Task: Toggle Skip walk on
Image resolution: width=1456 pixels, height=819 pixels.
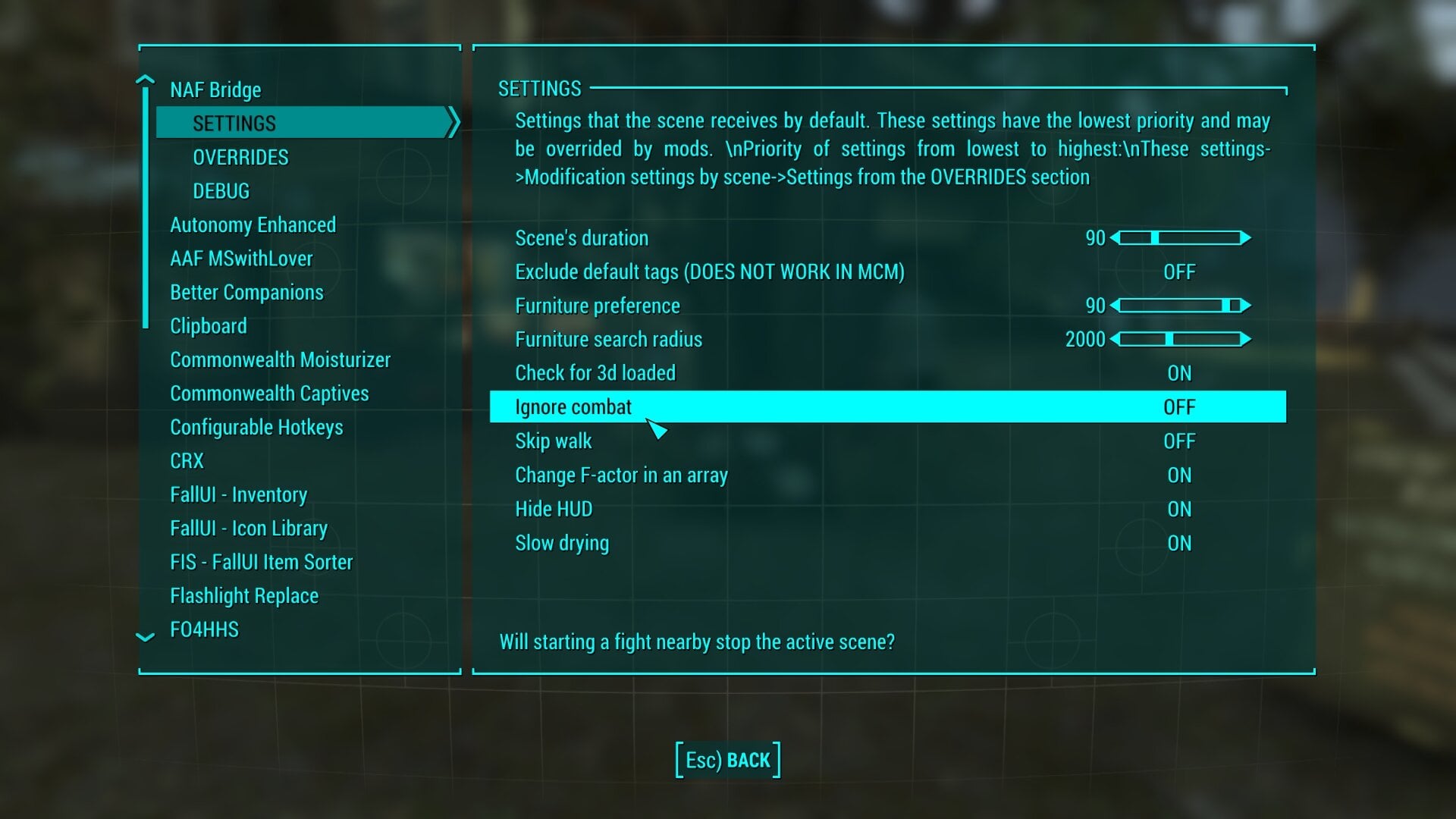Action: [x=1180, y=441]
